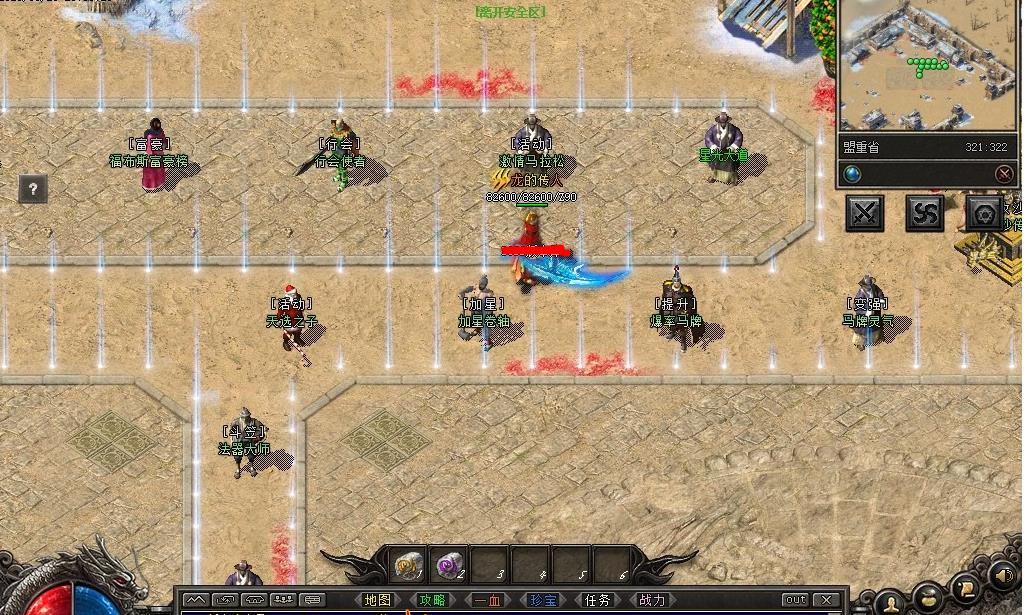Open the 攻略 guide button
This screenshot has height=615, width=1031.
point(433,600)
